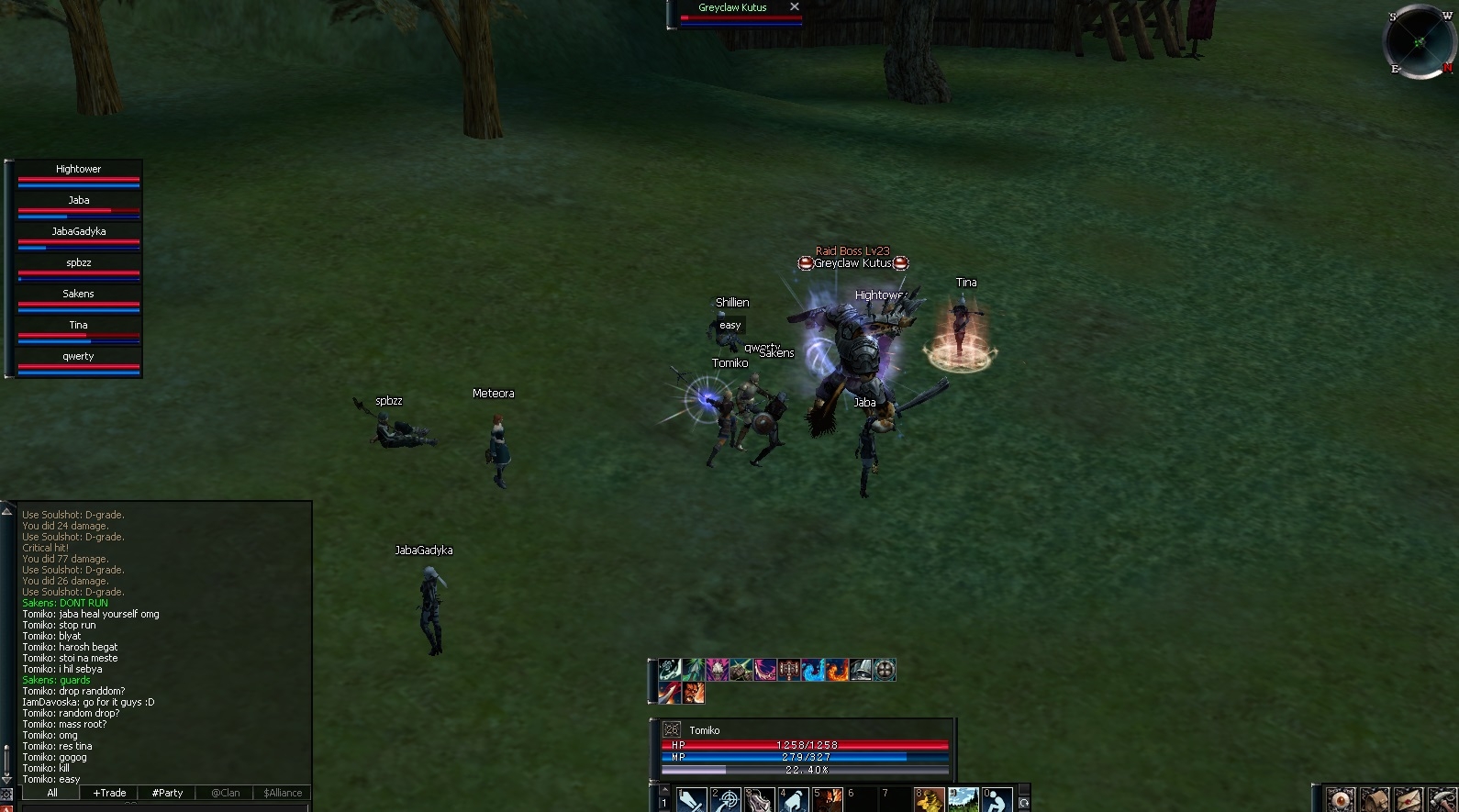Choose qwerty in the party list
The image size is (1459, 812).
[x=78, y=357]
